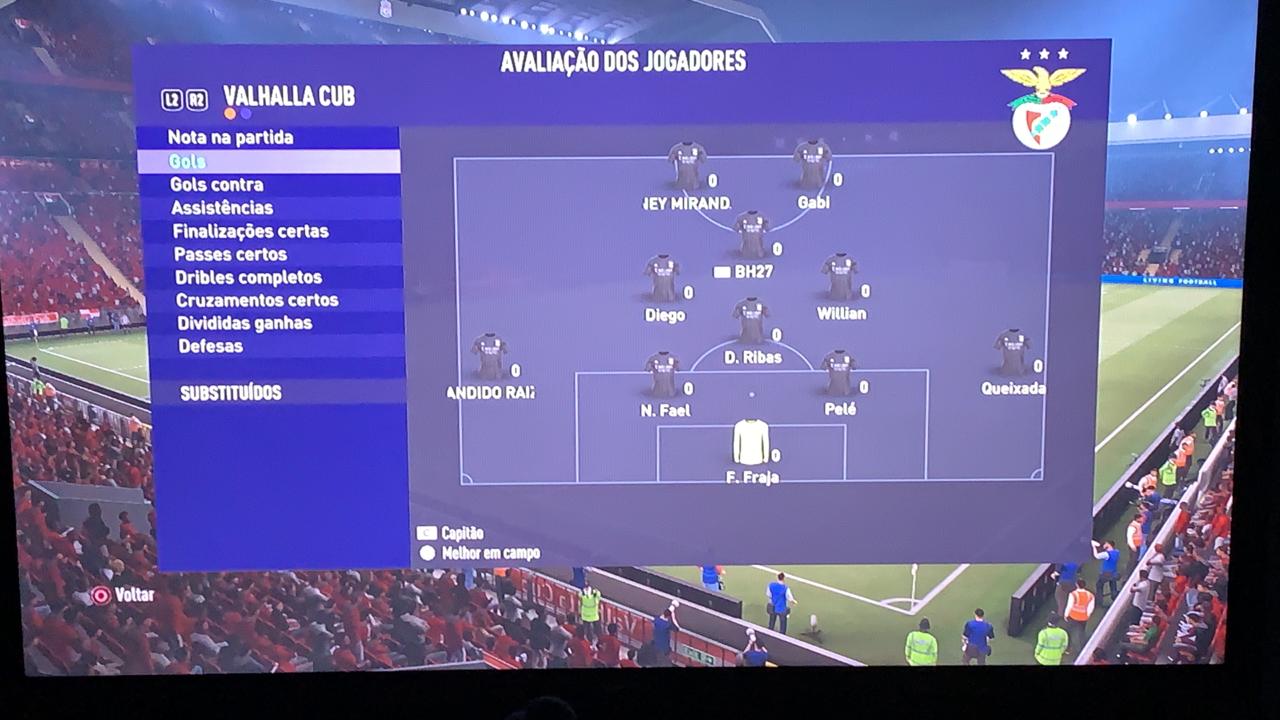Choose the Gols stat entry

coord(188,161)
